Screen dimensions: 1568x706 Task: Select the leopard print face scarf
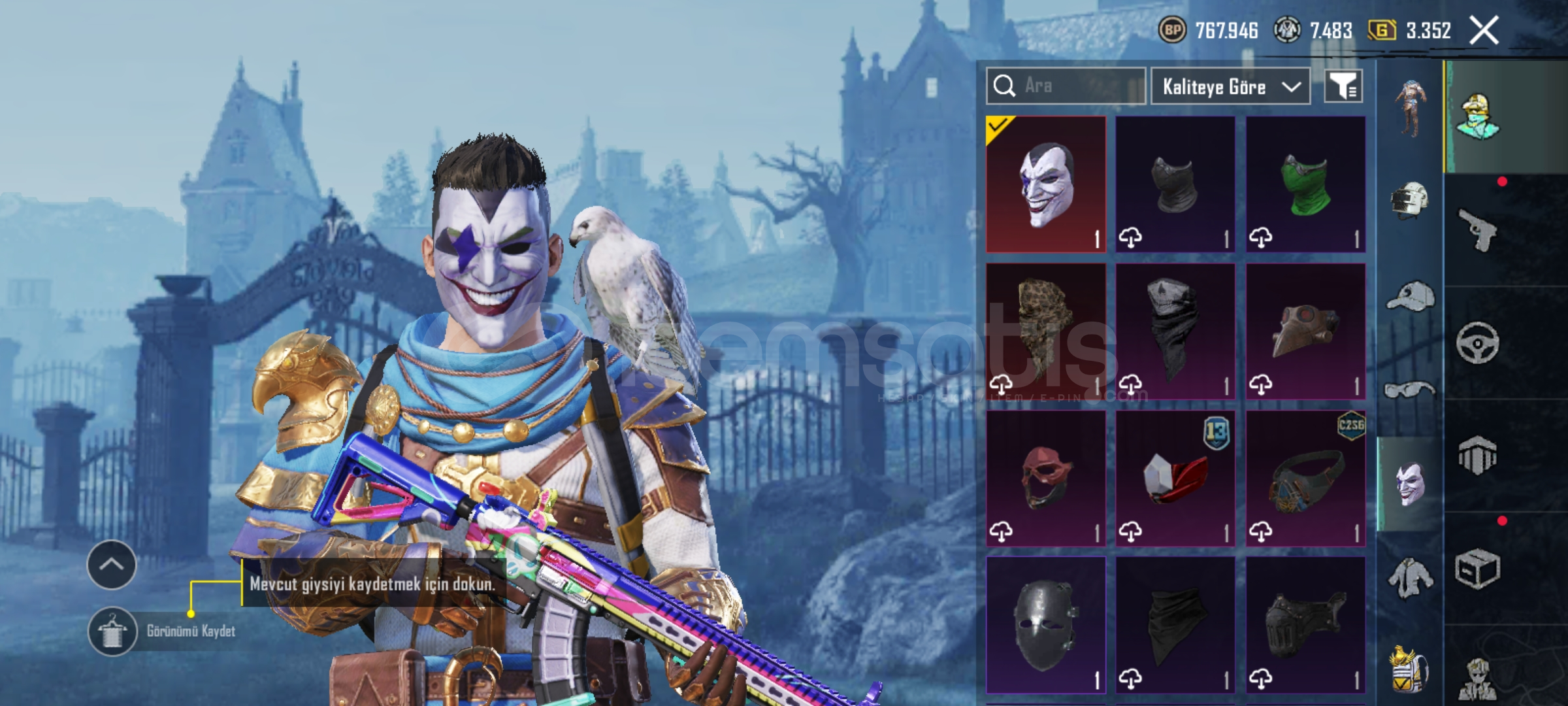tap(1045, 331)
